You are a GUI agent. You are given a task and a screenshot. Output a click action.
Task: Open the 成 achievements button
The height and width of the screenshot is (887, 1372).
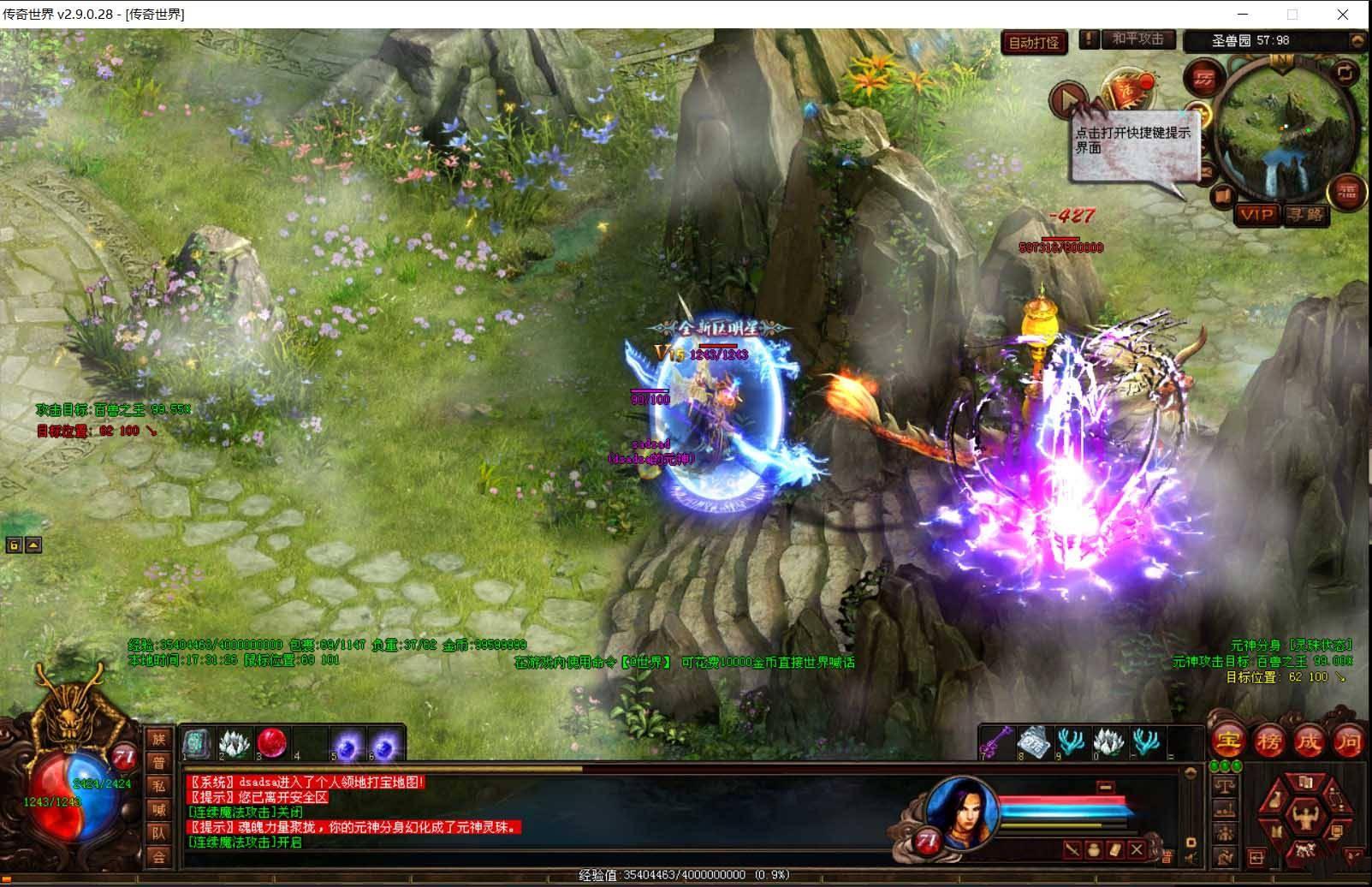tap(1308, 741)
